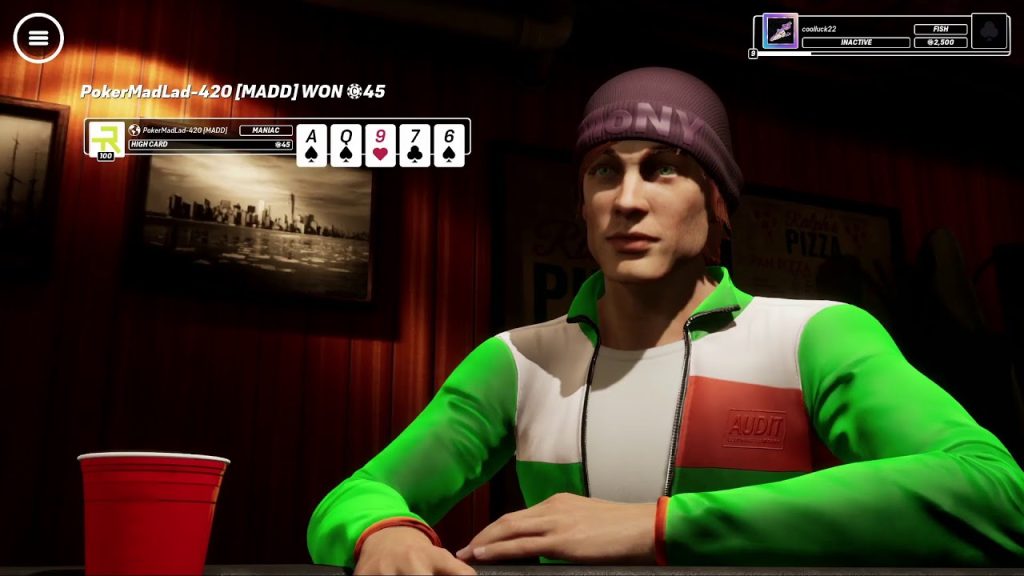Image resolution: width=1024 pixels, height=576 pixels.
Task: Click the MANIAC player tag
Action: pyautogui.click(x=266, y=130)
